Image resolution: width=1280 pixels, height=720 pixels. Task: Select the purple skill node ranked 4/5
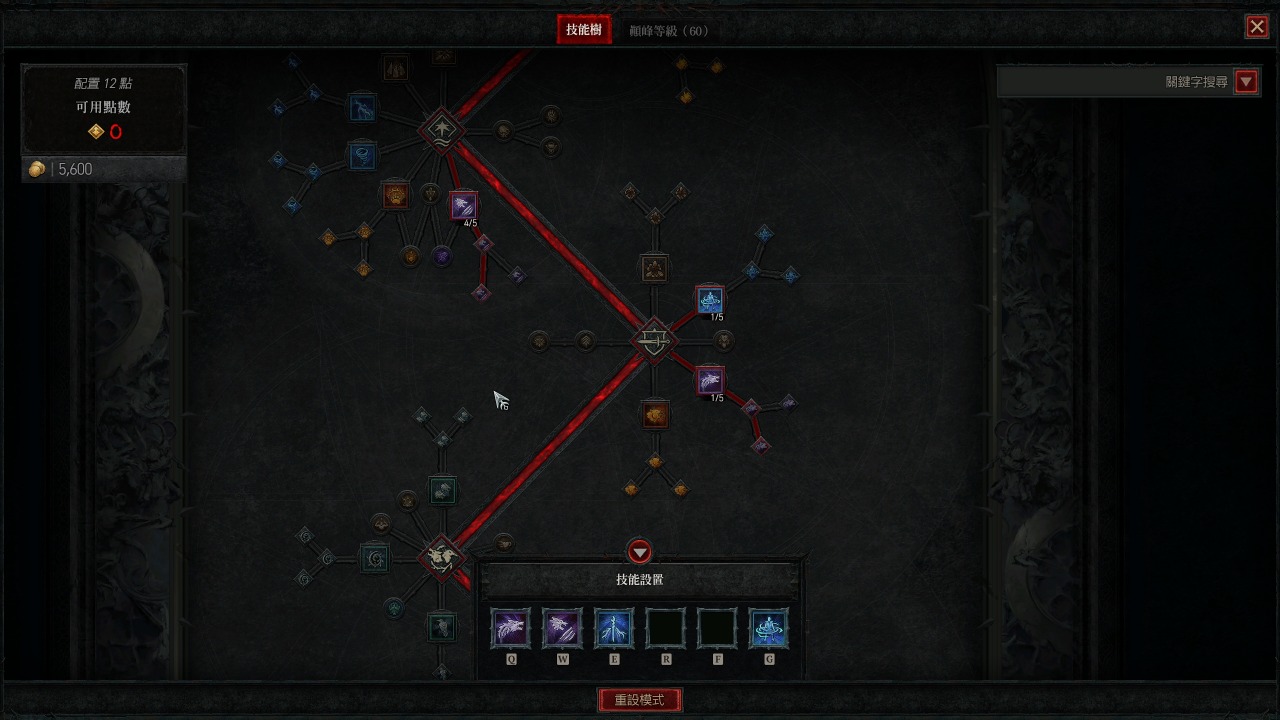463,206
